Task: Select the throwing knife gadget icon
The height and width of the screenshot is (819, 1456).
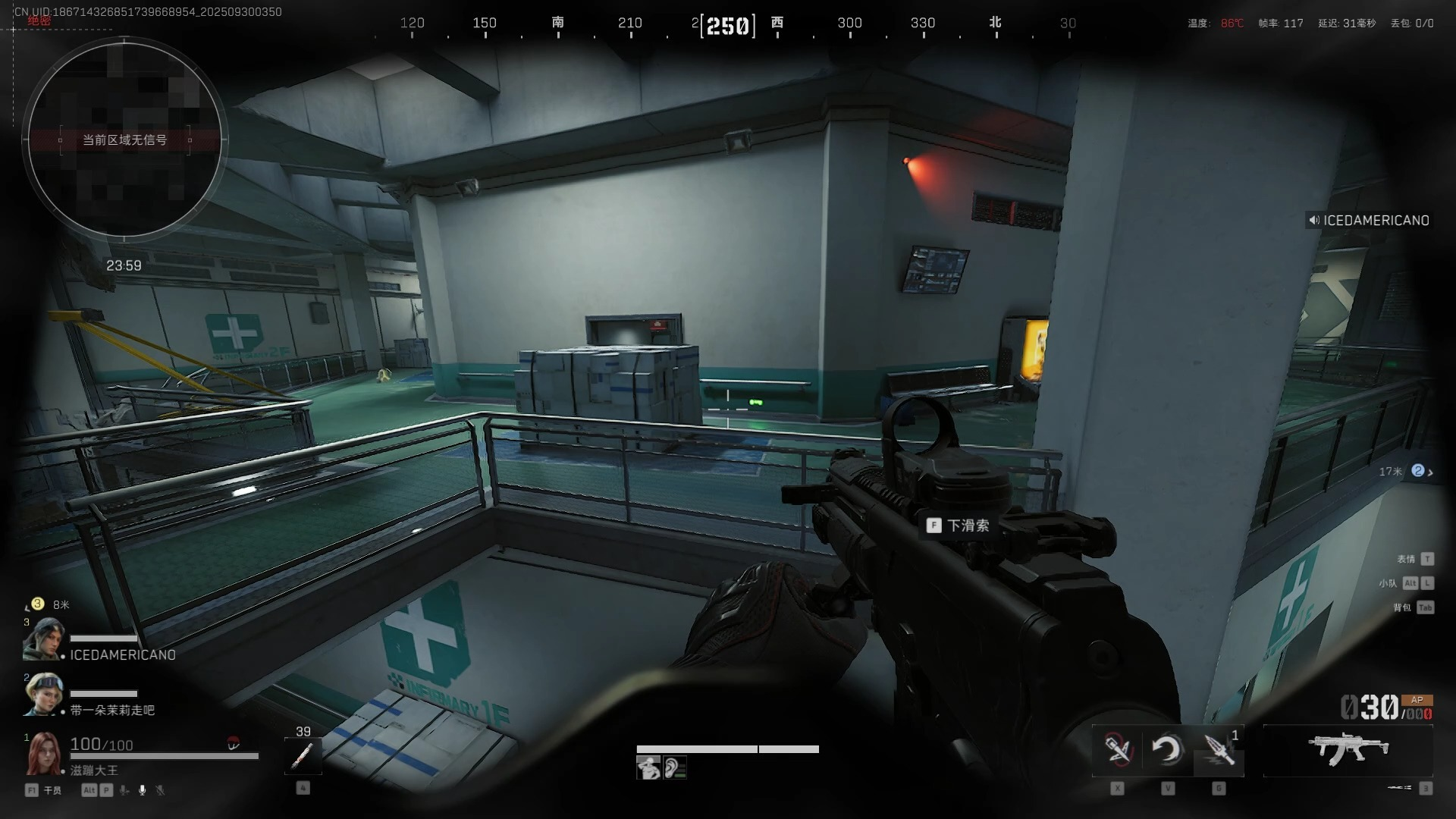Action: pyautogui.click(x=1219, y=750)
